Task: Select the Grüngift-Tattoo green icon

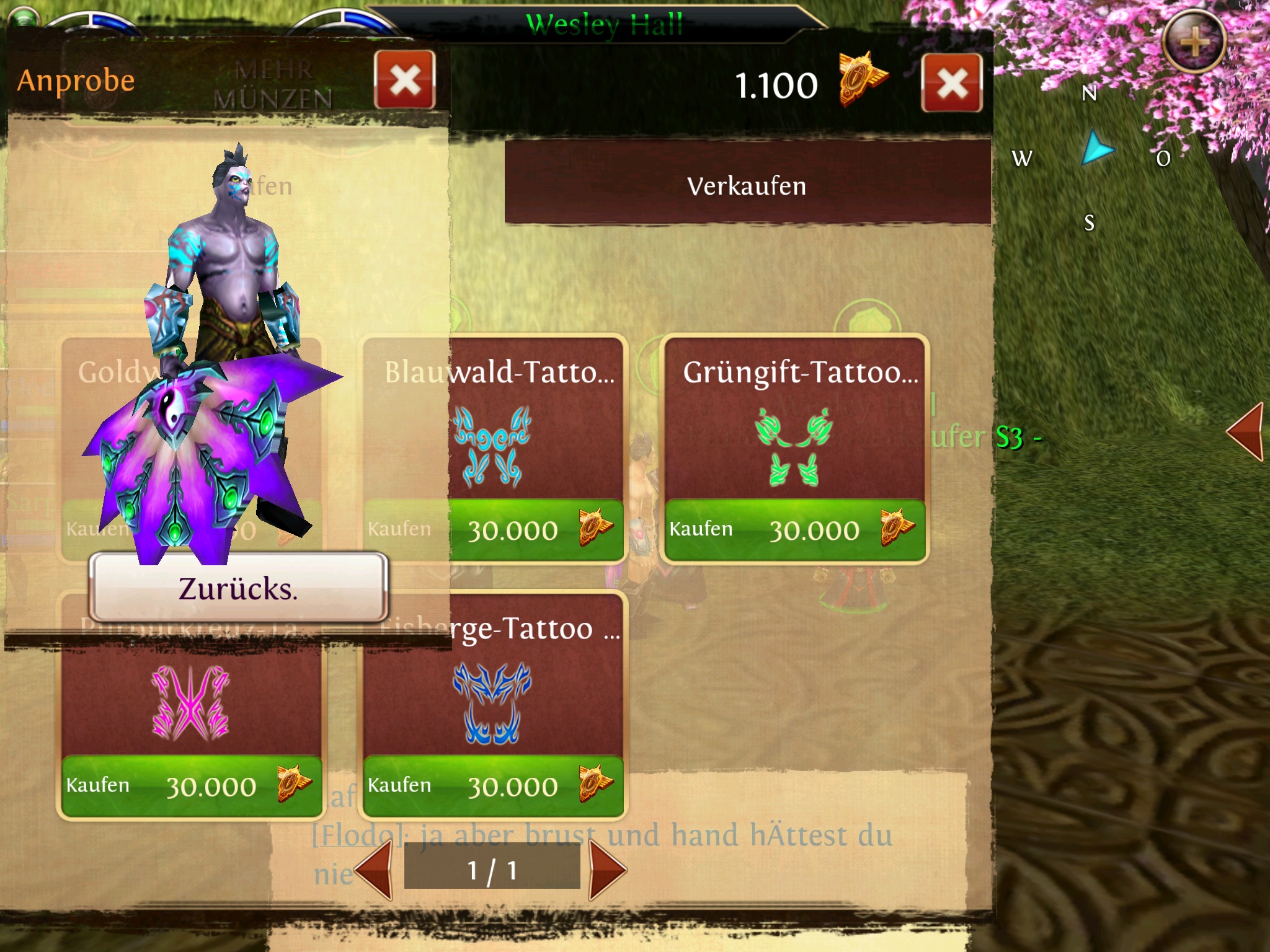Action: [x=794, y=446]
